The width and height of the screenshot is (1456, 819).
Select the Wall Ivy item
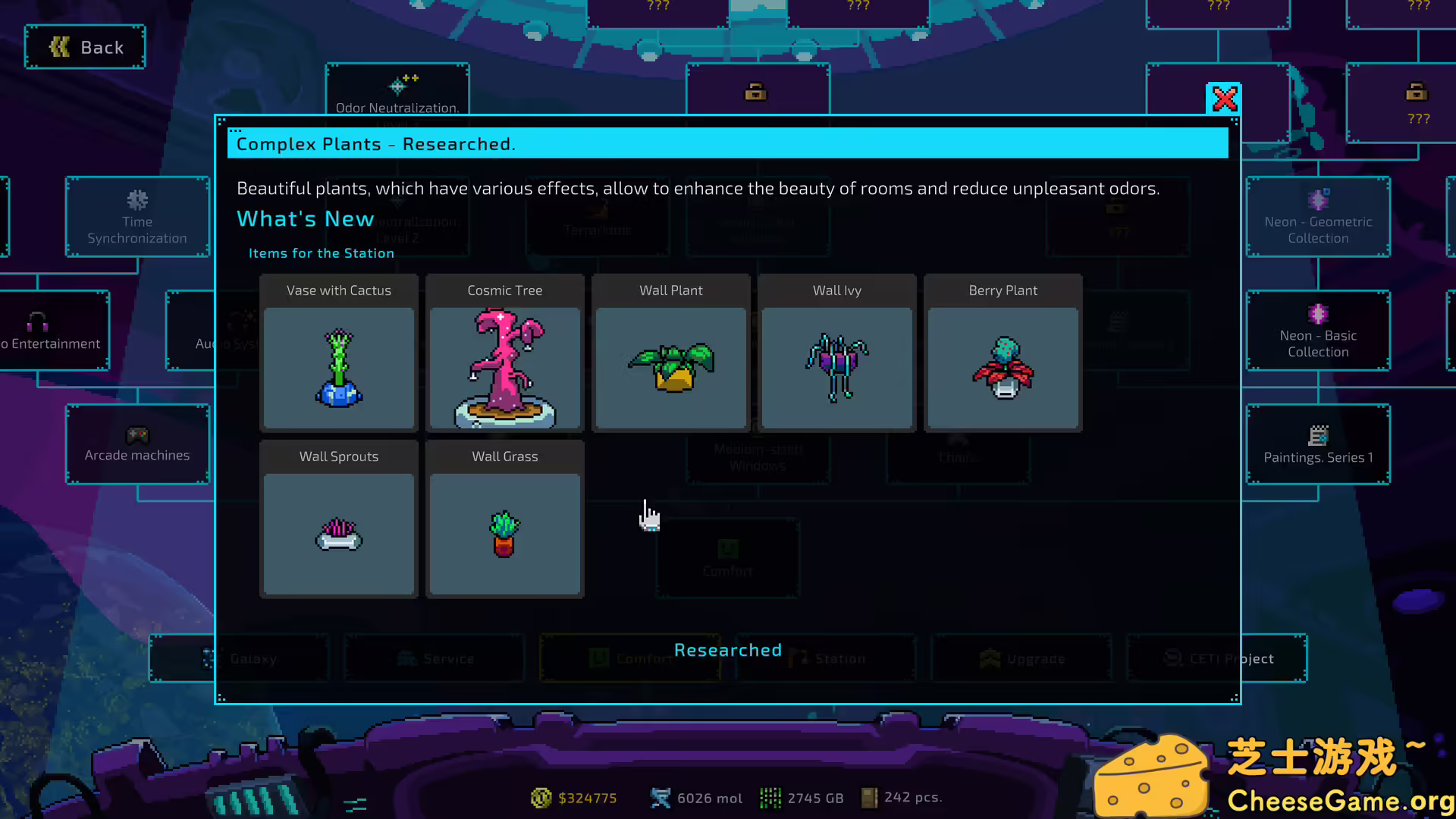coord(837,353)
